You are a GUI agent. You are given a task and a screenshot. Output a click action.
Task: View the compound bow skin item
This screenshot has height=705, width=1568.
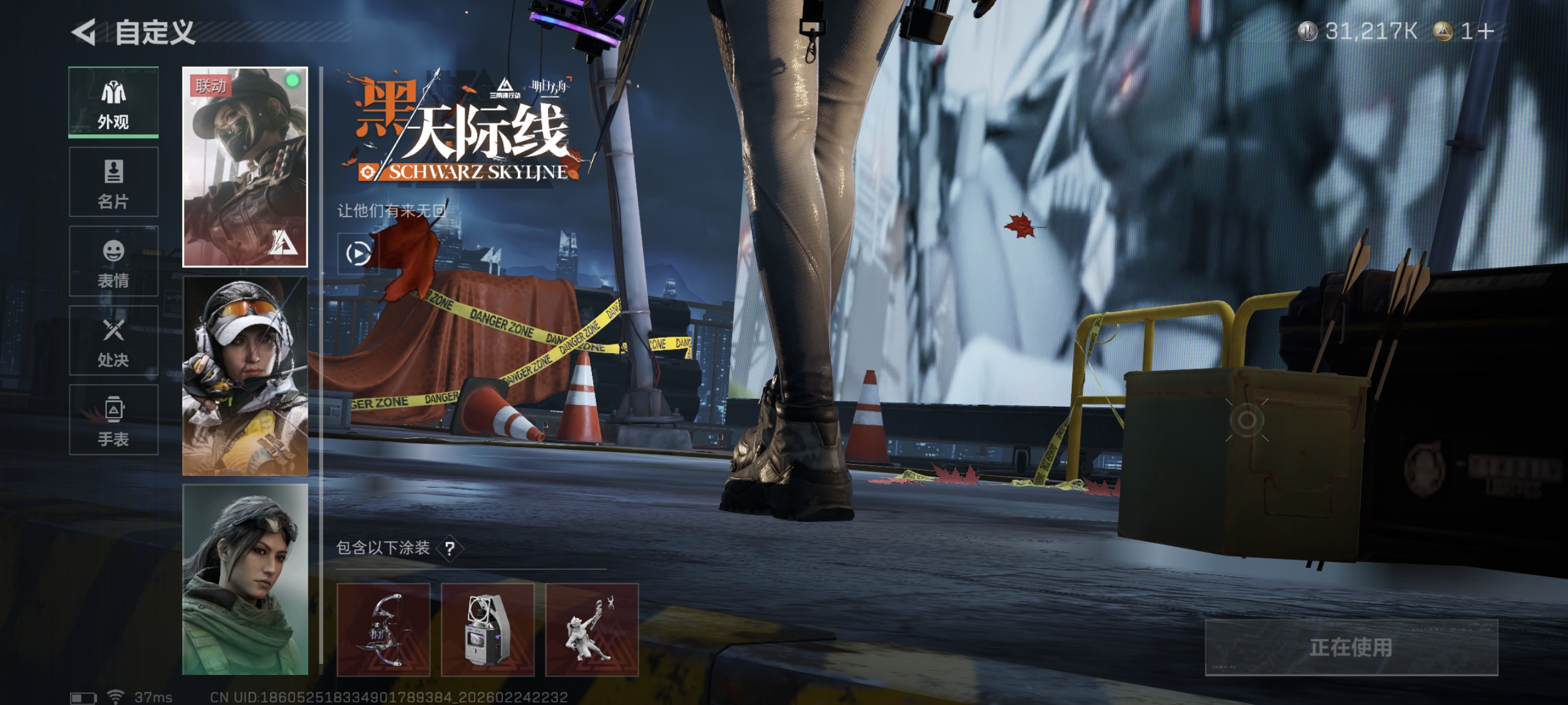(x=383, y=630)
